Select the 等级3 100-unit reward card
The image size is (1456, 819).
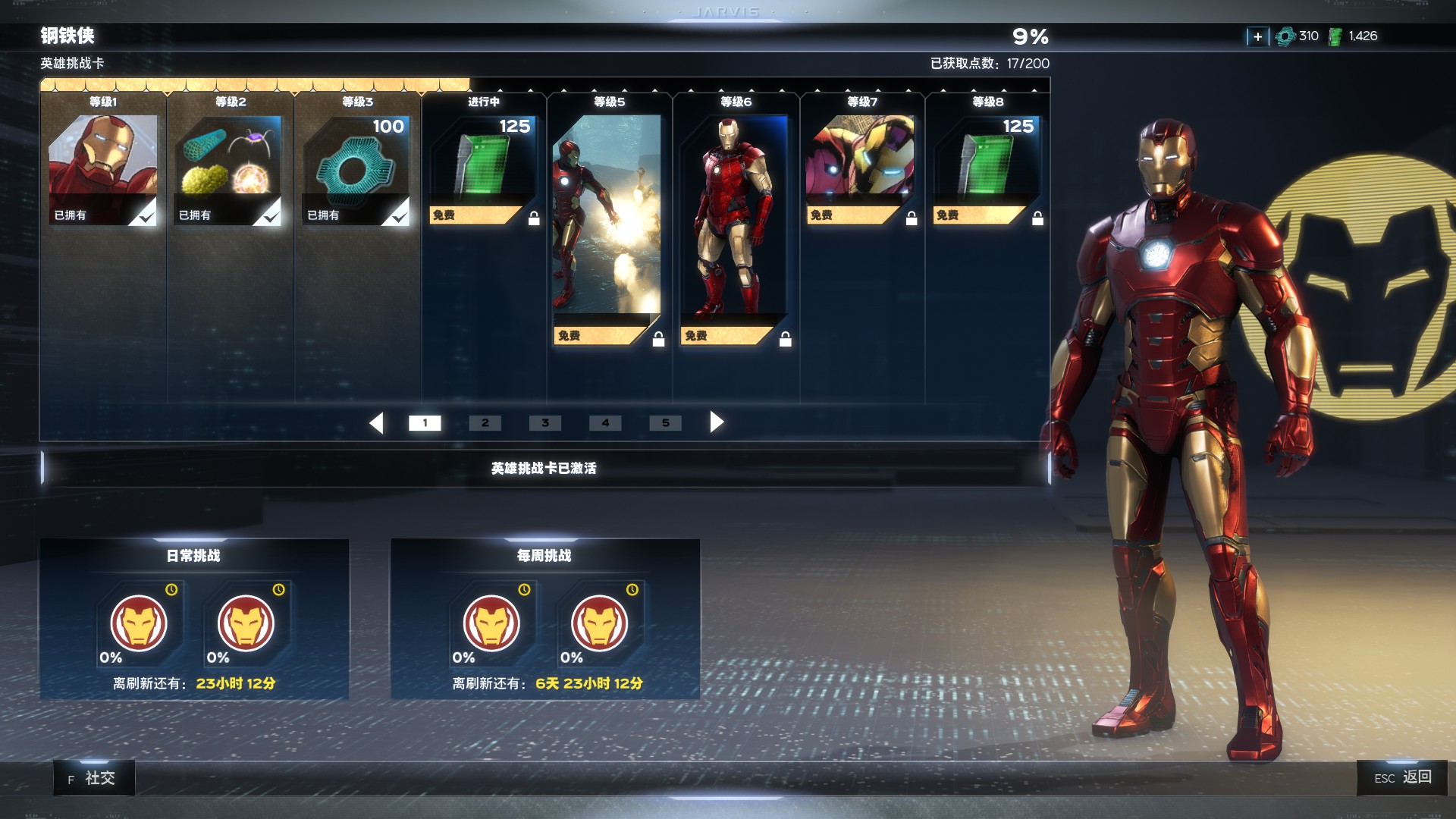(x=356, y=170)
